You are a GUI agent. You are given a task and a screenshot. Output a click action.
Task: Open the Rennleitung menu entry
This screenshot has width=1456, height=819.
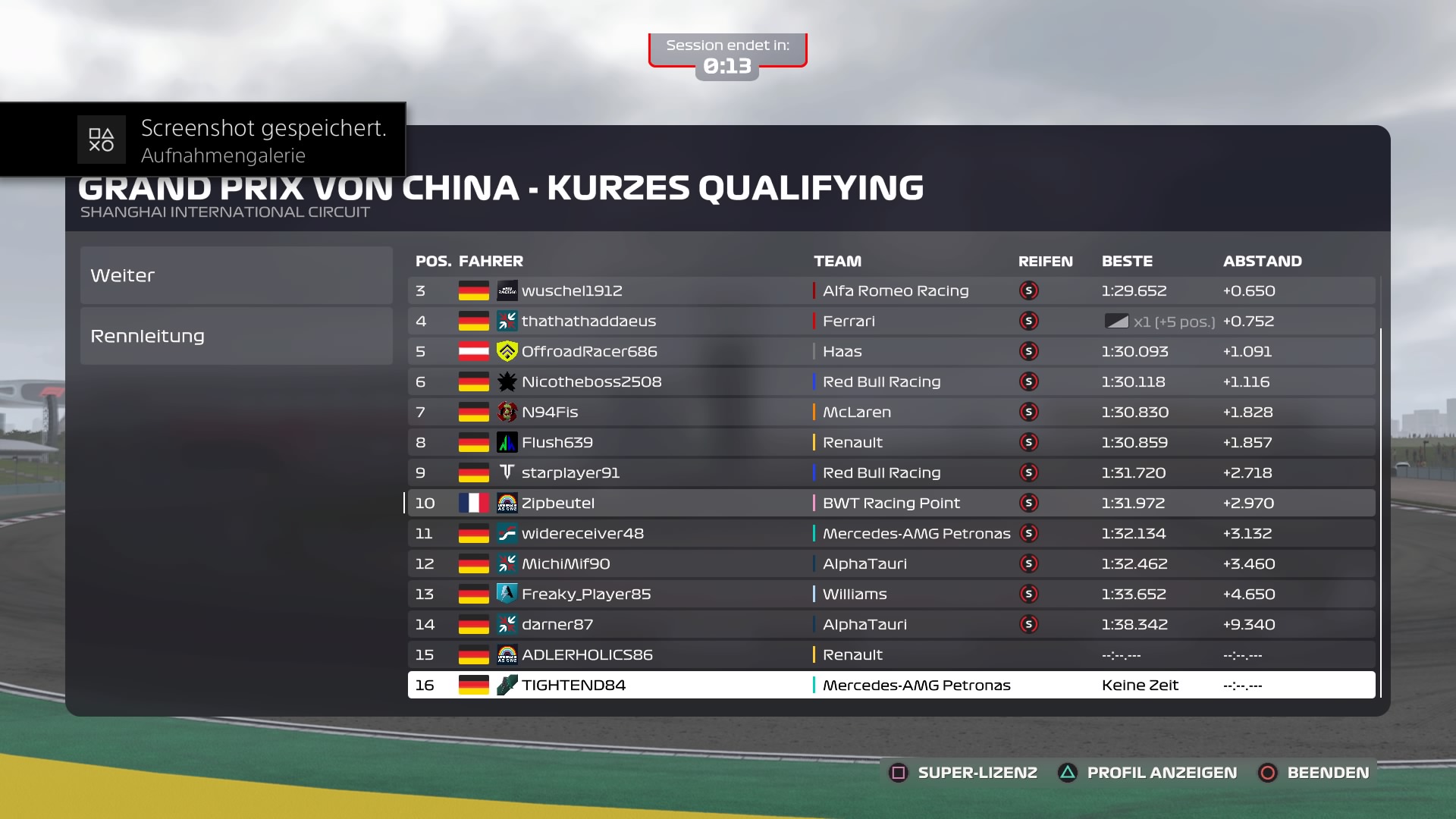click(x=236, y=336)
